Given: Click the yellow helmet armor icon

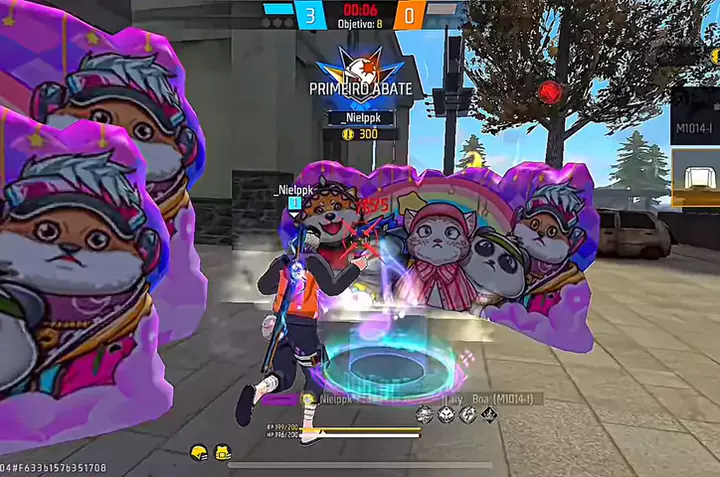Looking at the screenshot, I should [198, 453].
